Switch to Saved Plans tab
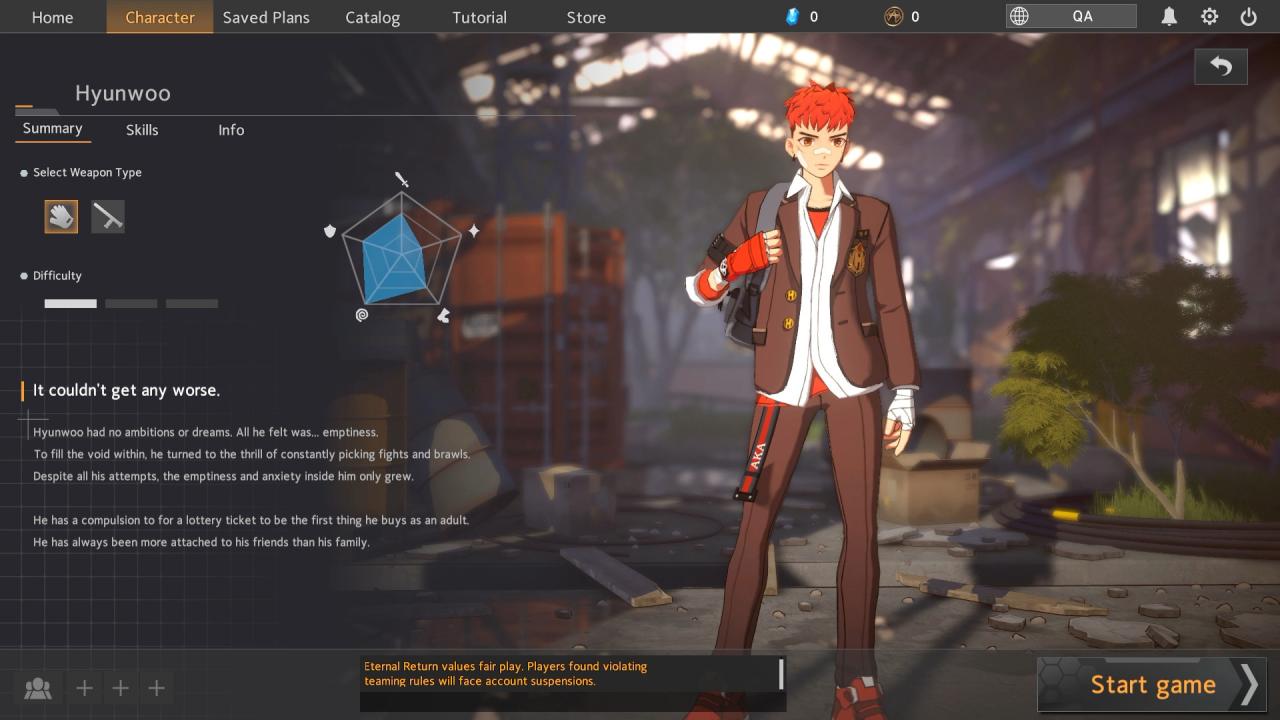 pos(266,17)
